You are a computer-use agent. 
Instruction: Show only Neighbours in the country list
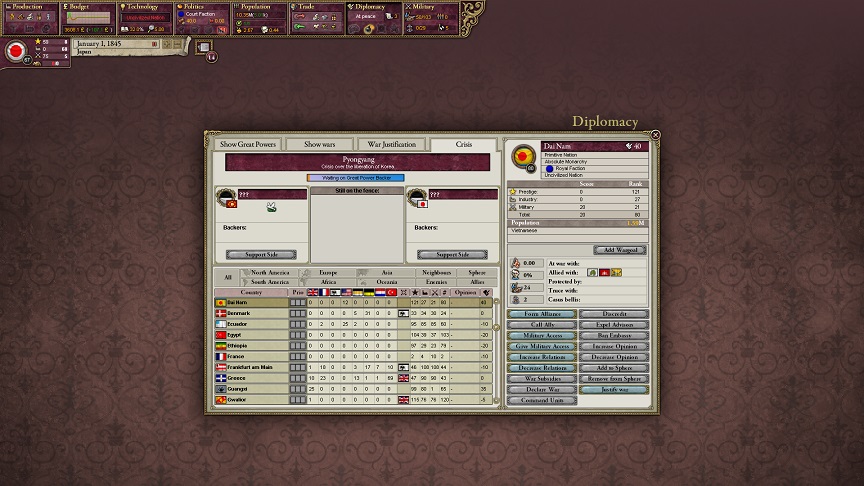(x=437, y=272)
